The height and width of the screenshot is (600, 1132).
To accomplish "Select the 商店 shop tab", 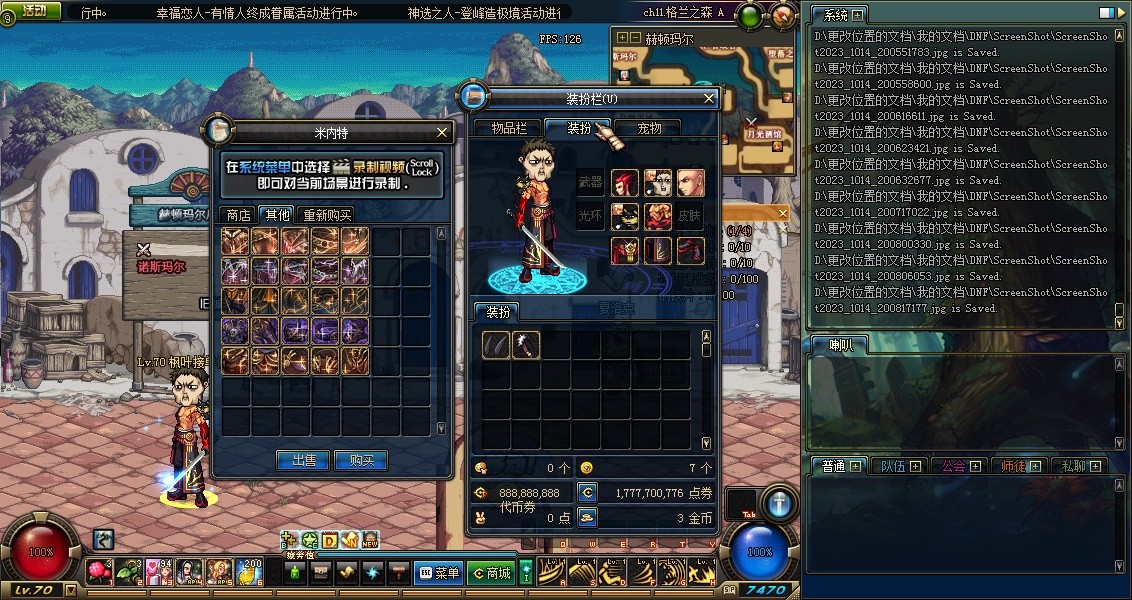I will [x=238, y=215].
